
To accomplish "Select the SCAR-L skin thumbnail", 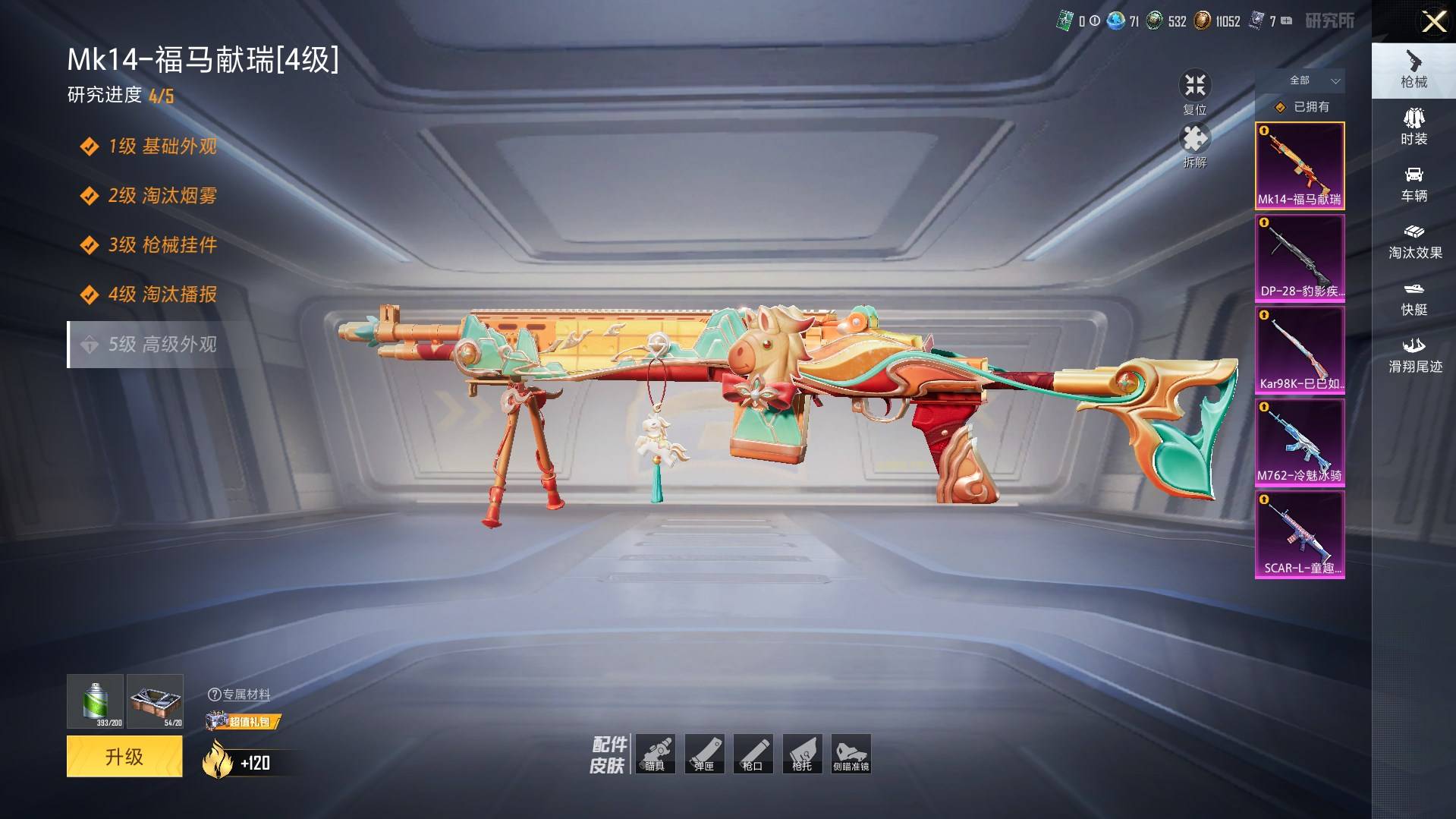I will pyautogui.click(x=1300, y=534).
